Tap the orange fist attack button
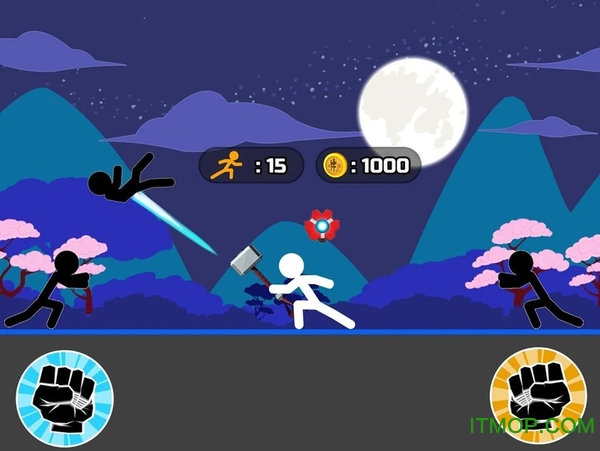Screen dimensions: 600x451 538,397
